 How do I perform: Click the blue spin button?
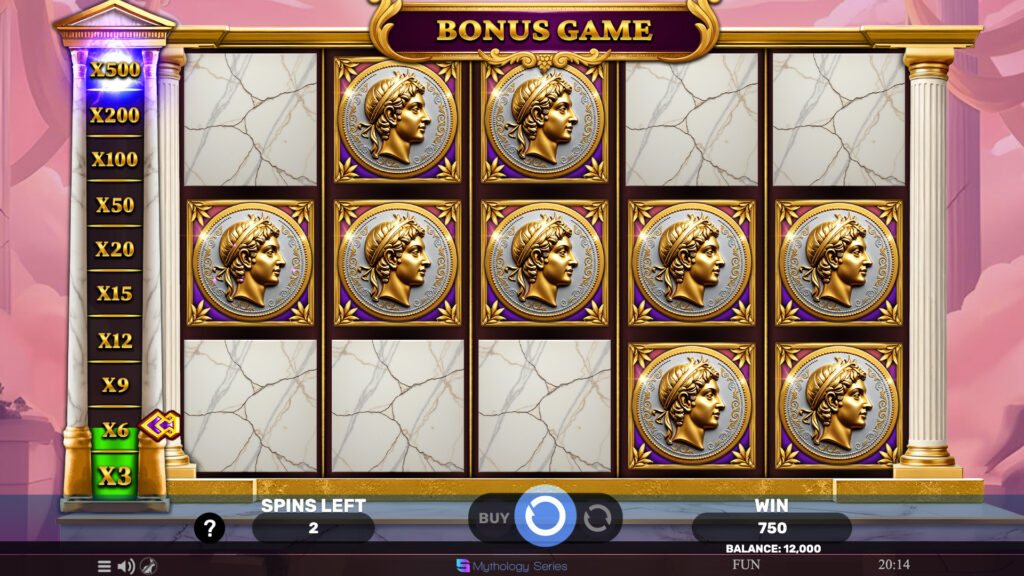[545, 517]
